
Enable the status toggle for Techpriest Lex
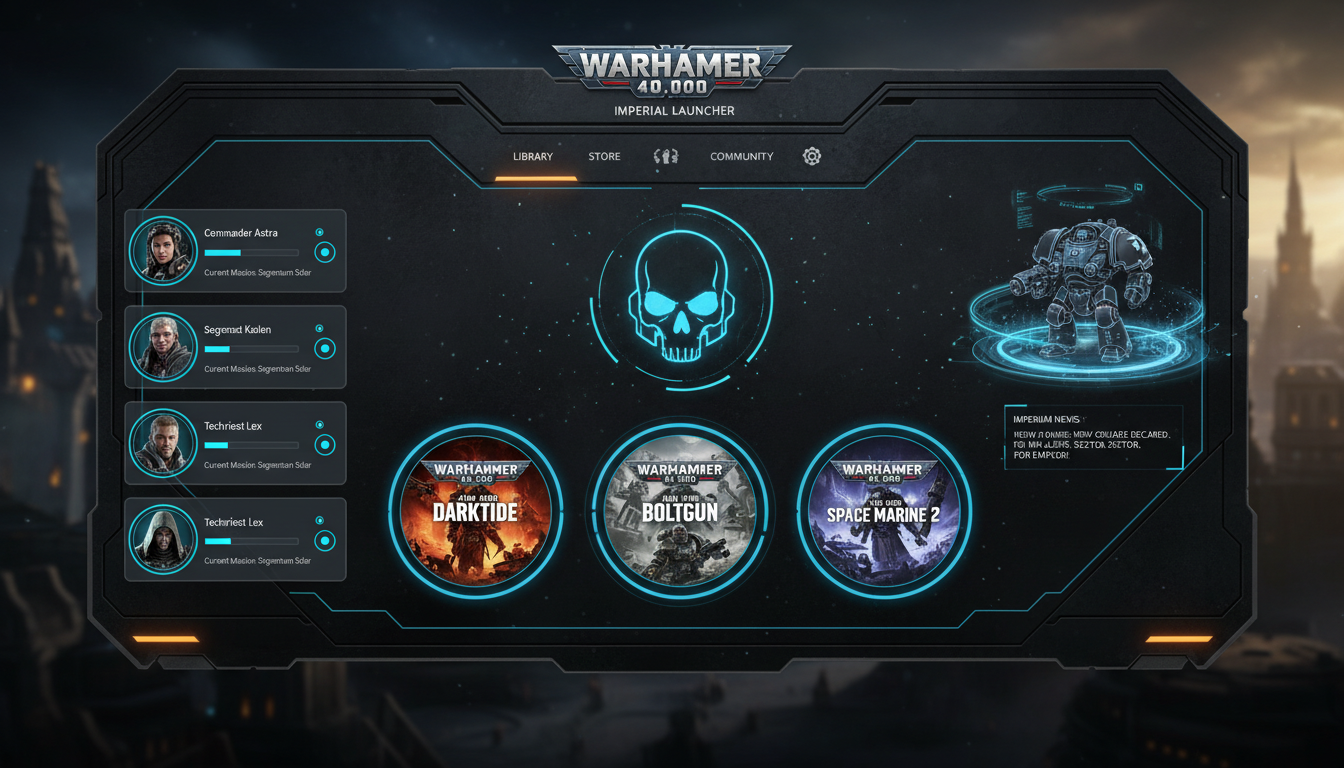pyautogui.click(x=324, y=446)
